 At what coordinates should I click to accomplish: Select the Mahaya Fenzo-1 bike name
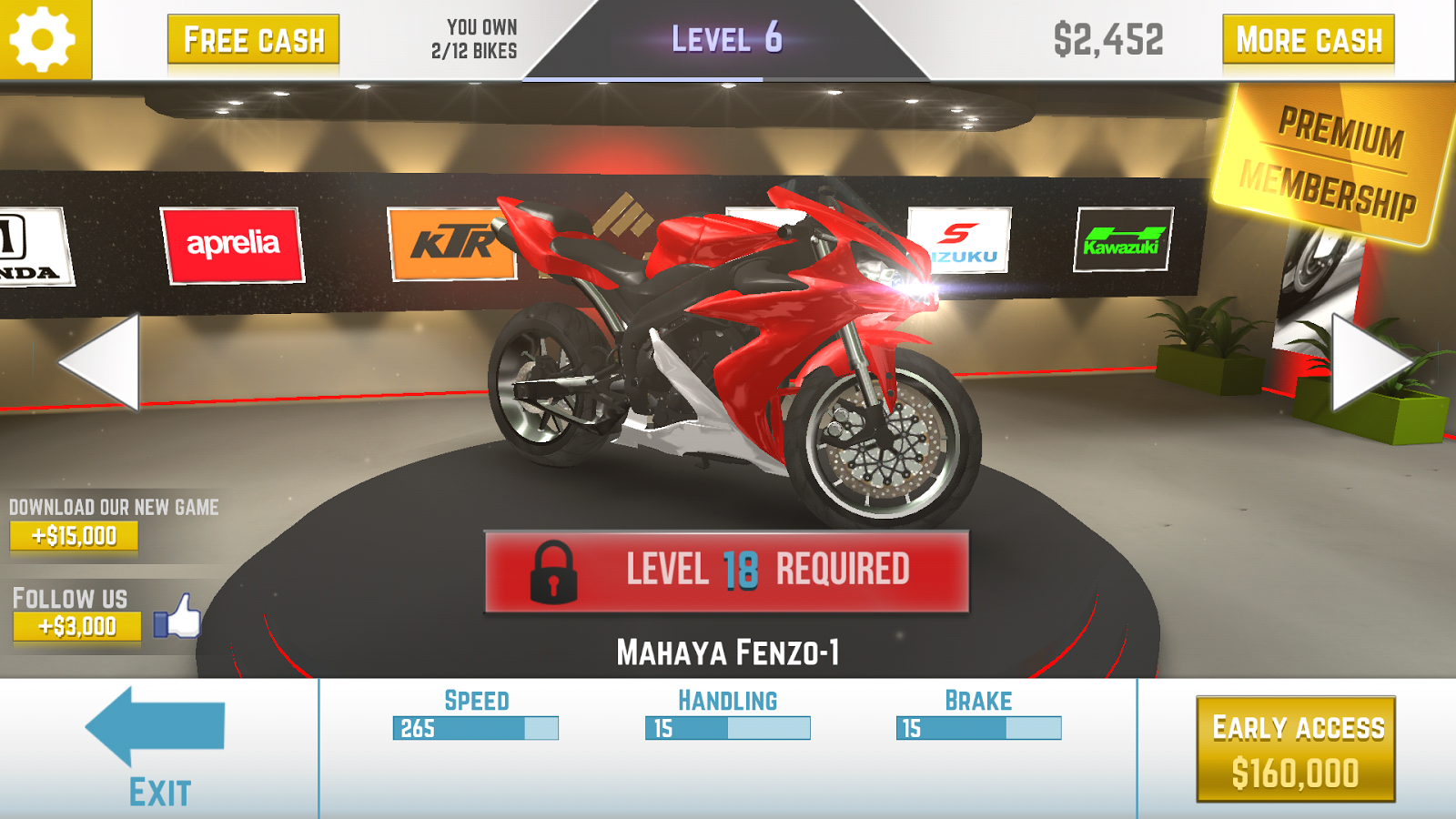coord(728,650)
